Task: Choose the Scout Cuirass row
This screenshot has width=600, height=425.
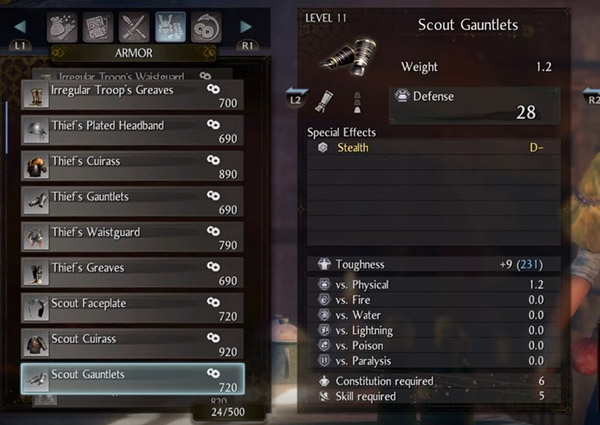Action: pos(131,344)
